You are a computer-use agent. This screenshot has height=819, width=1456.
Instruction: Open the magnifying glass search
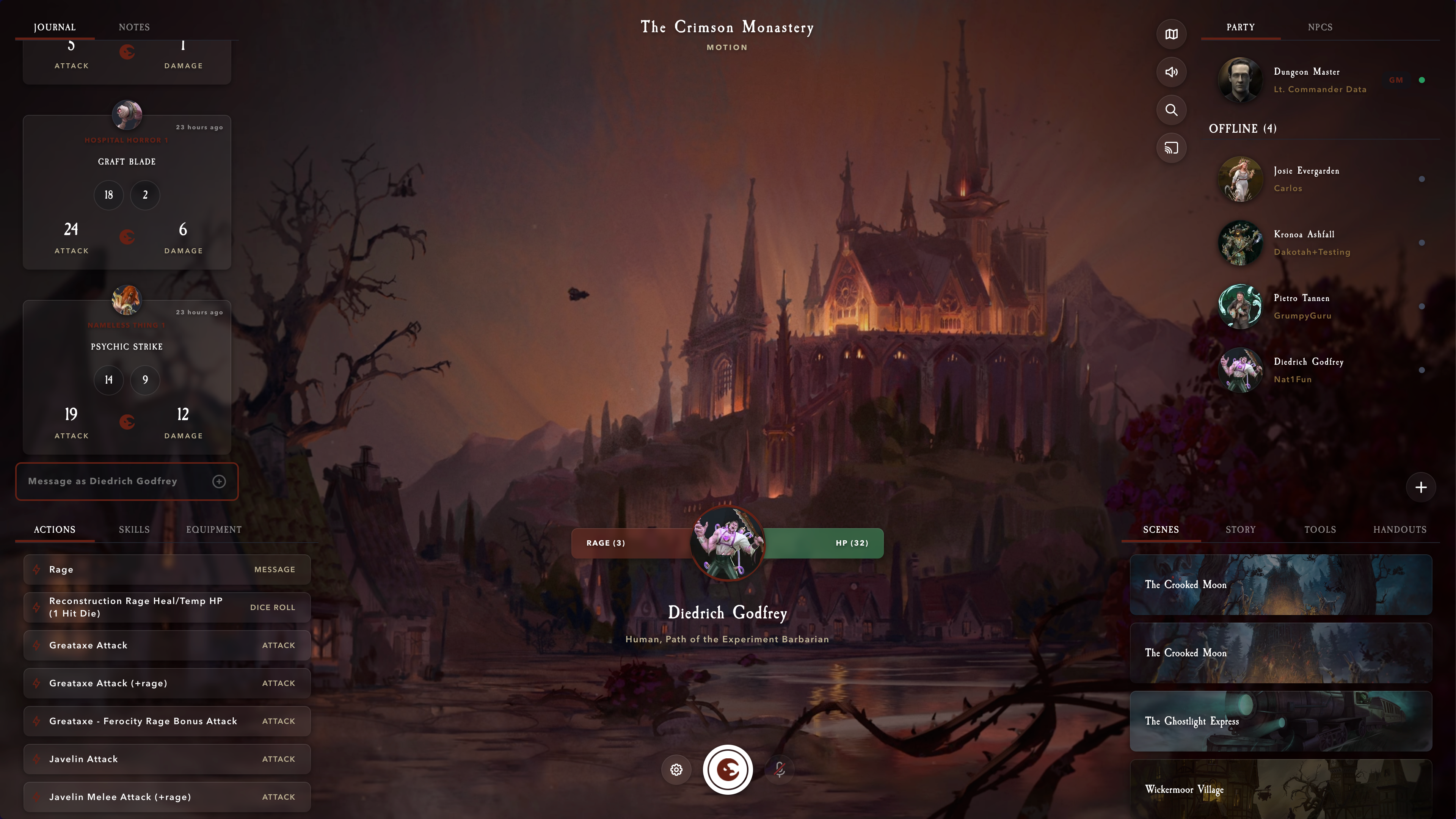1171,110
